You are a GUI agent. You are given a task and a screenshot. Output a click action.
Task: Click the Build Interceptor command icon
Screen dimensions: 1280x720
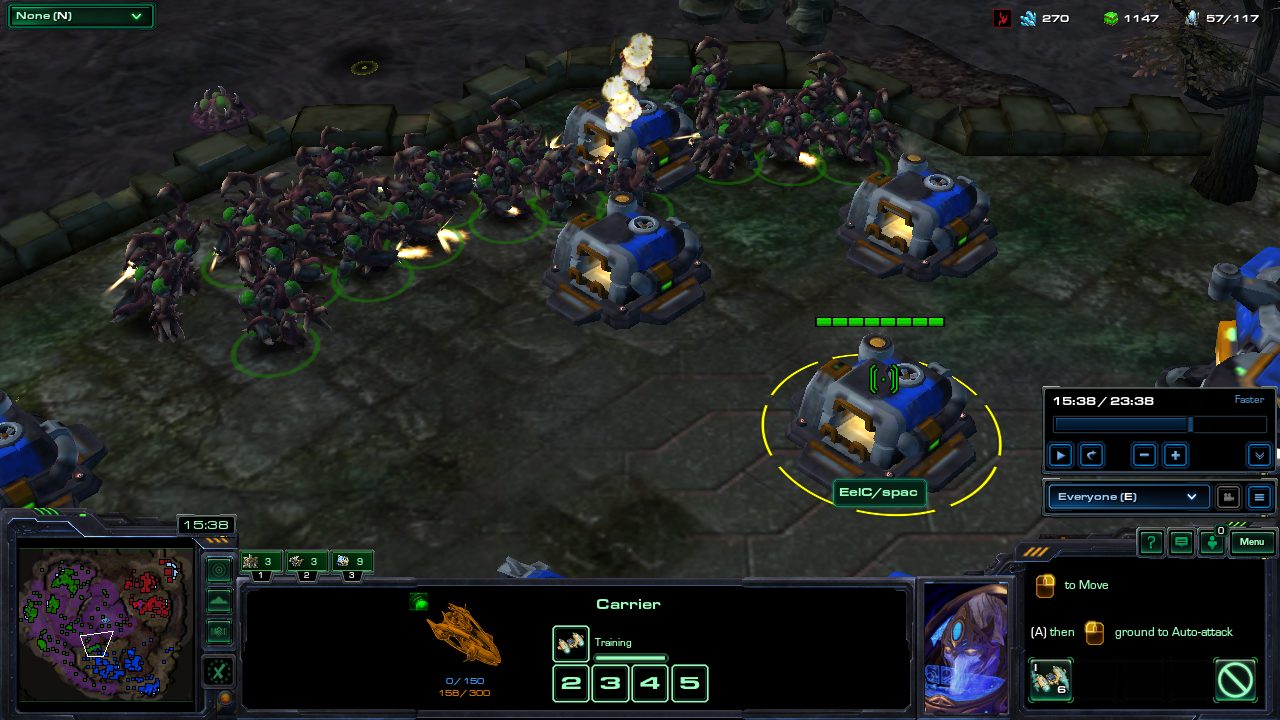[1050, 679]
